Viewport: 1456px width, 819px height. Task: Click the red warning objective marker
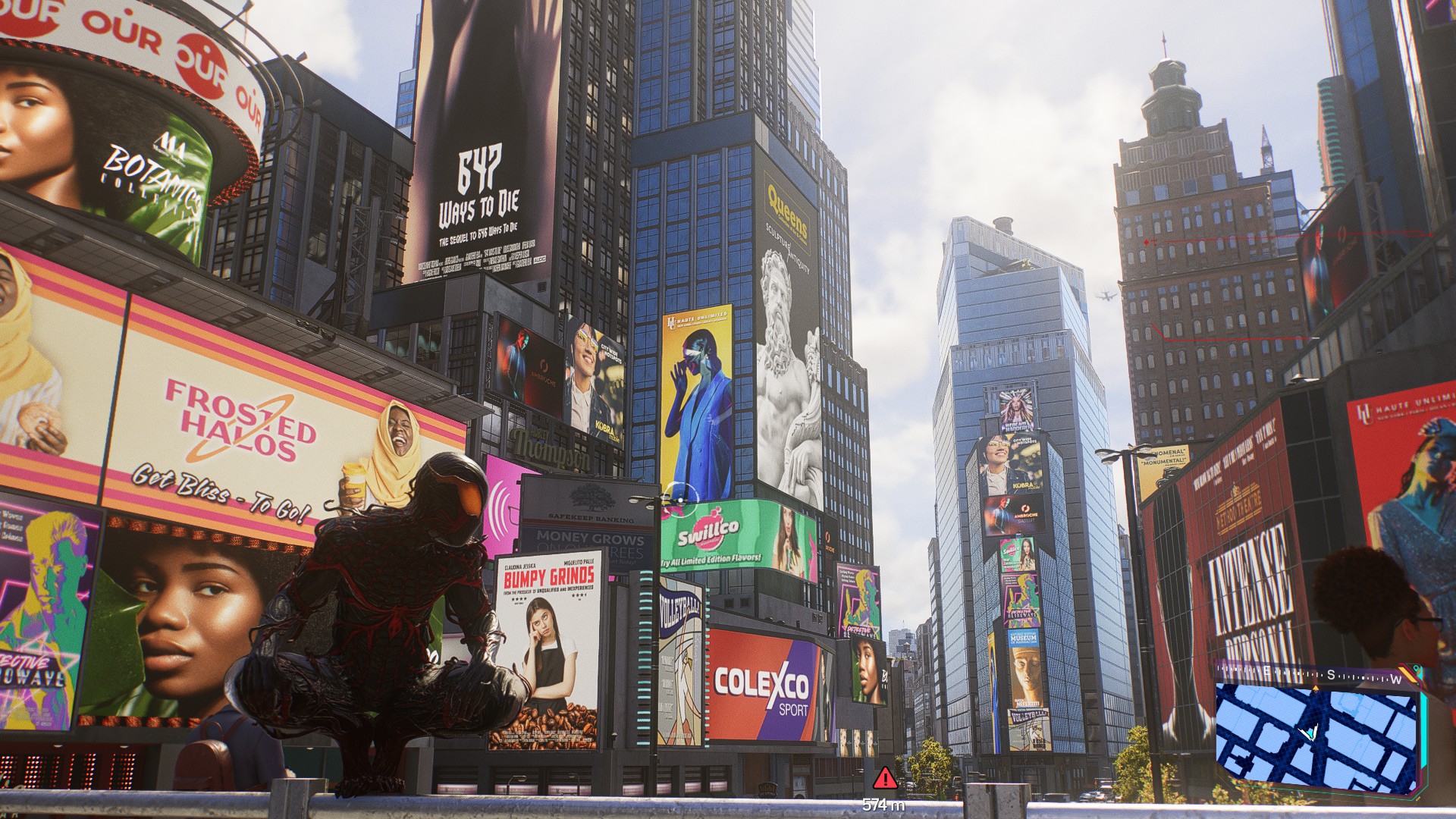884,779
